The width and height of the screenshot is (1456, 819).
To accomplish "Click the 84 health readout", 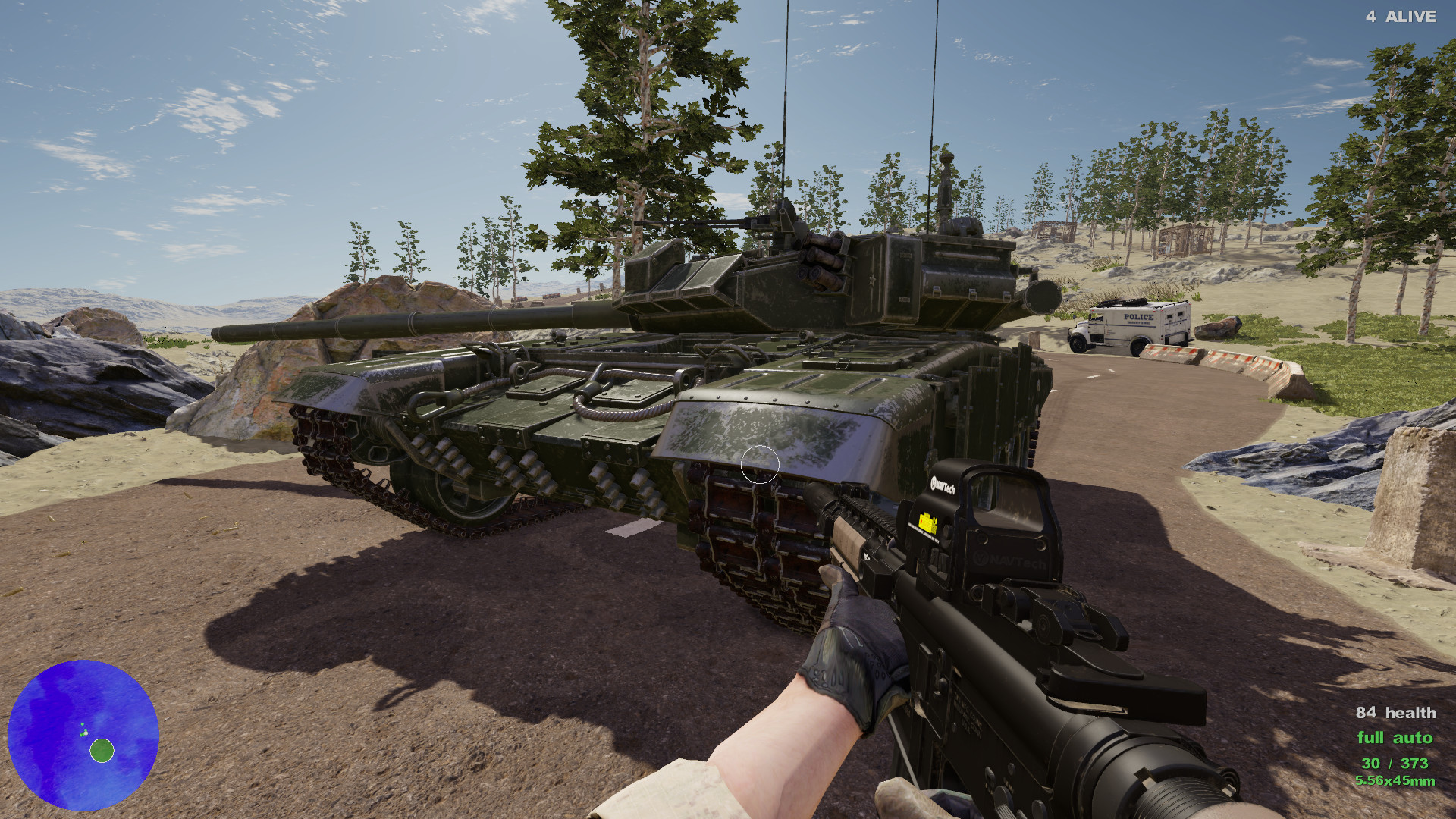I will click(x=1395, y=713).
